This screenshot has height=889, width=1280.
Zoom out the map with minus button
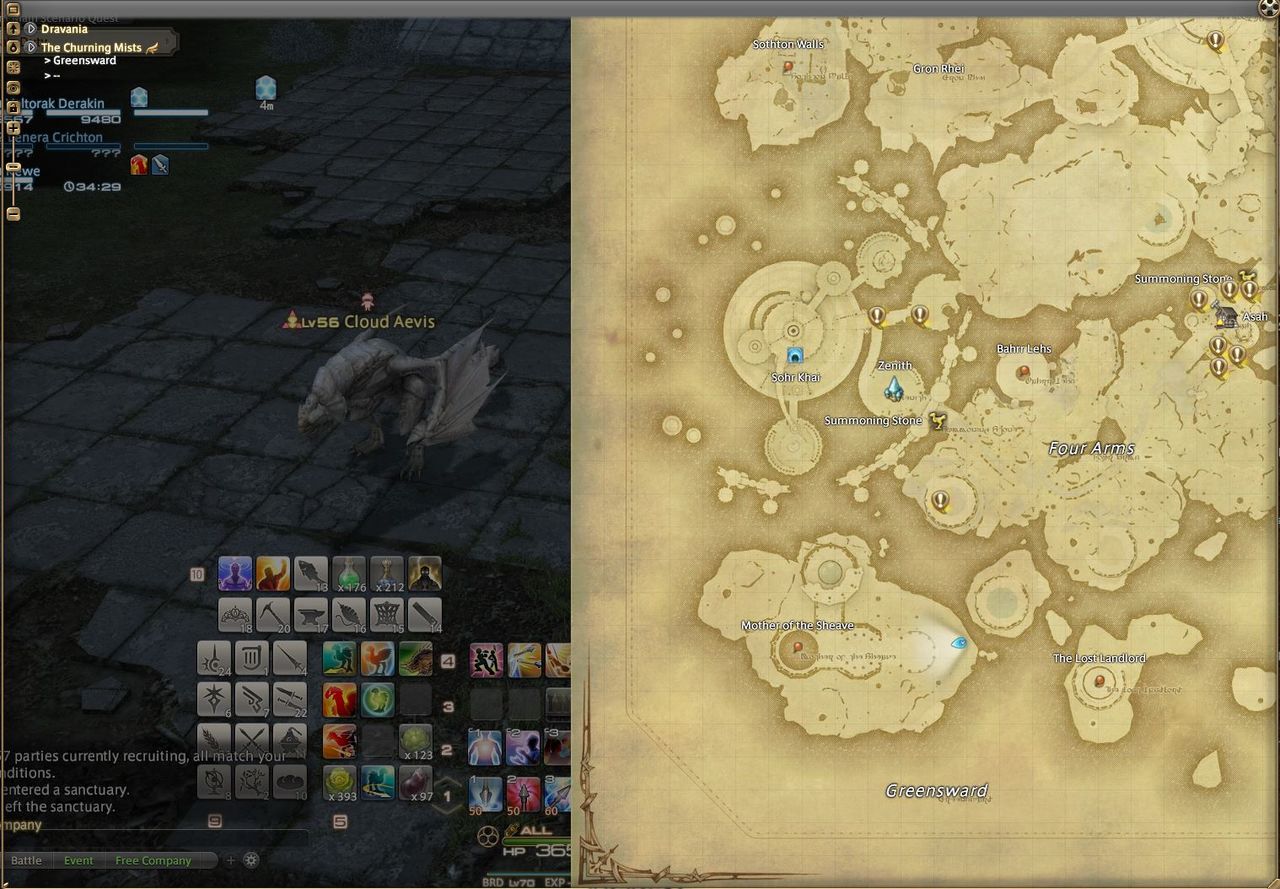[x=13, y=213]
